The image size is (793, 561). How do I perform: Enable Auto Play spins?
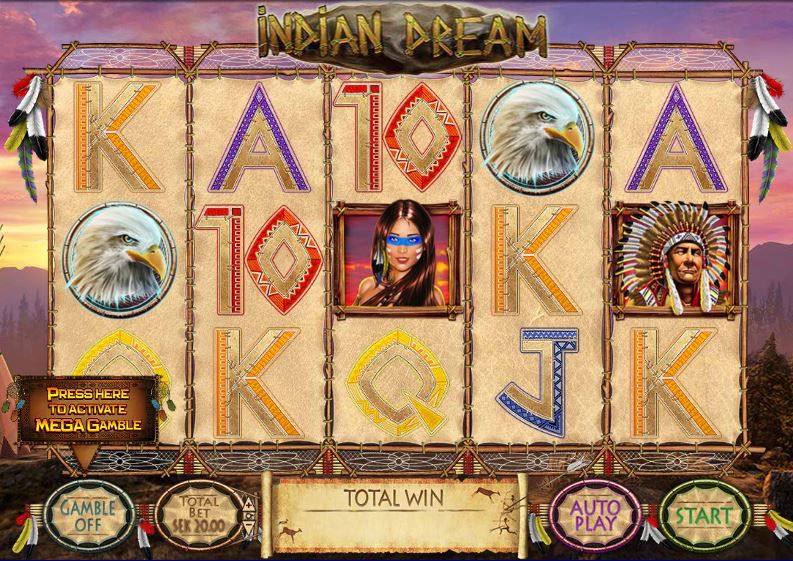tap(596, 514)
